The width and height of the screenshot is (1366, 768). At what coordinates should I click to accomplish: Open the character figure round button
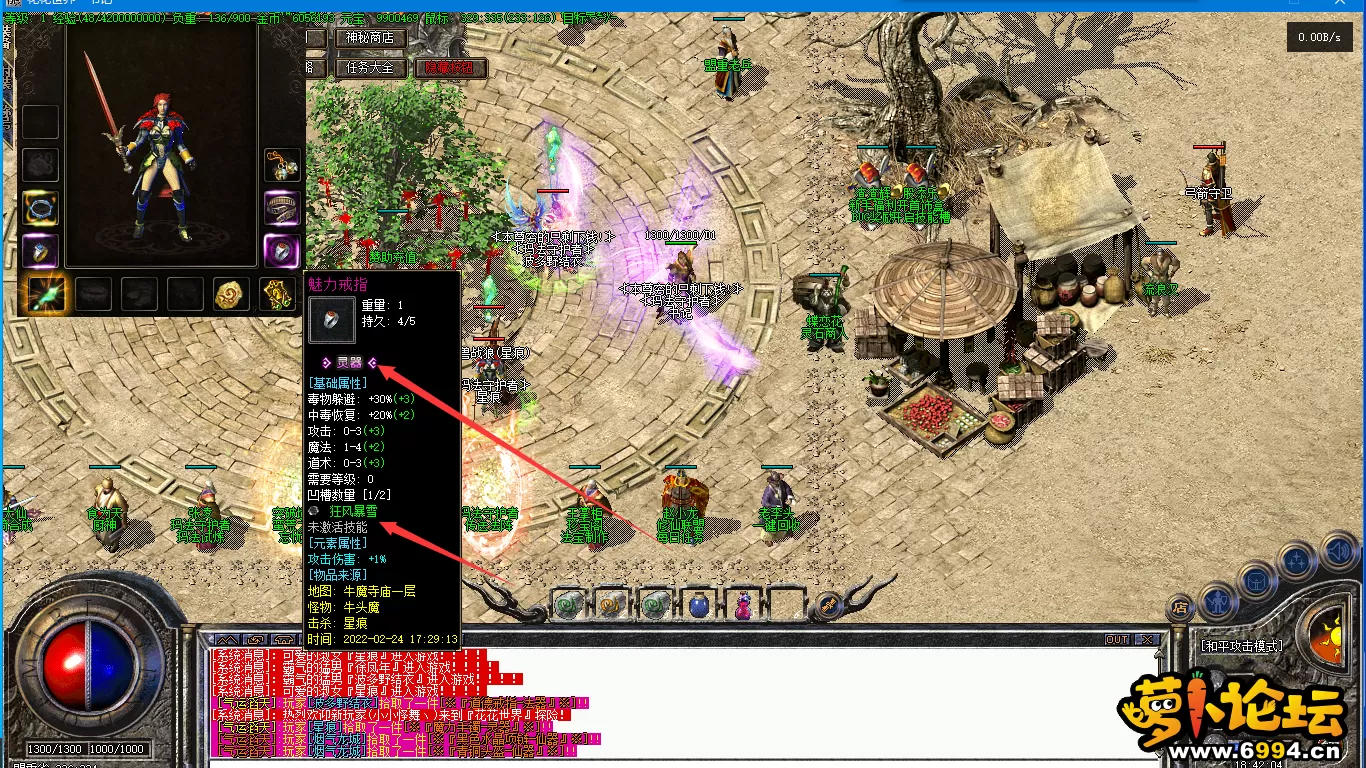pyautogui.click(x=1217, y=599)
